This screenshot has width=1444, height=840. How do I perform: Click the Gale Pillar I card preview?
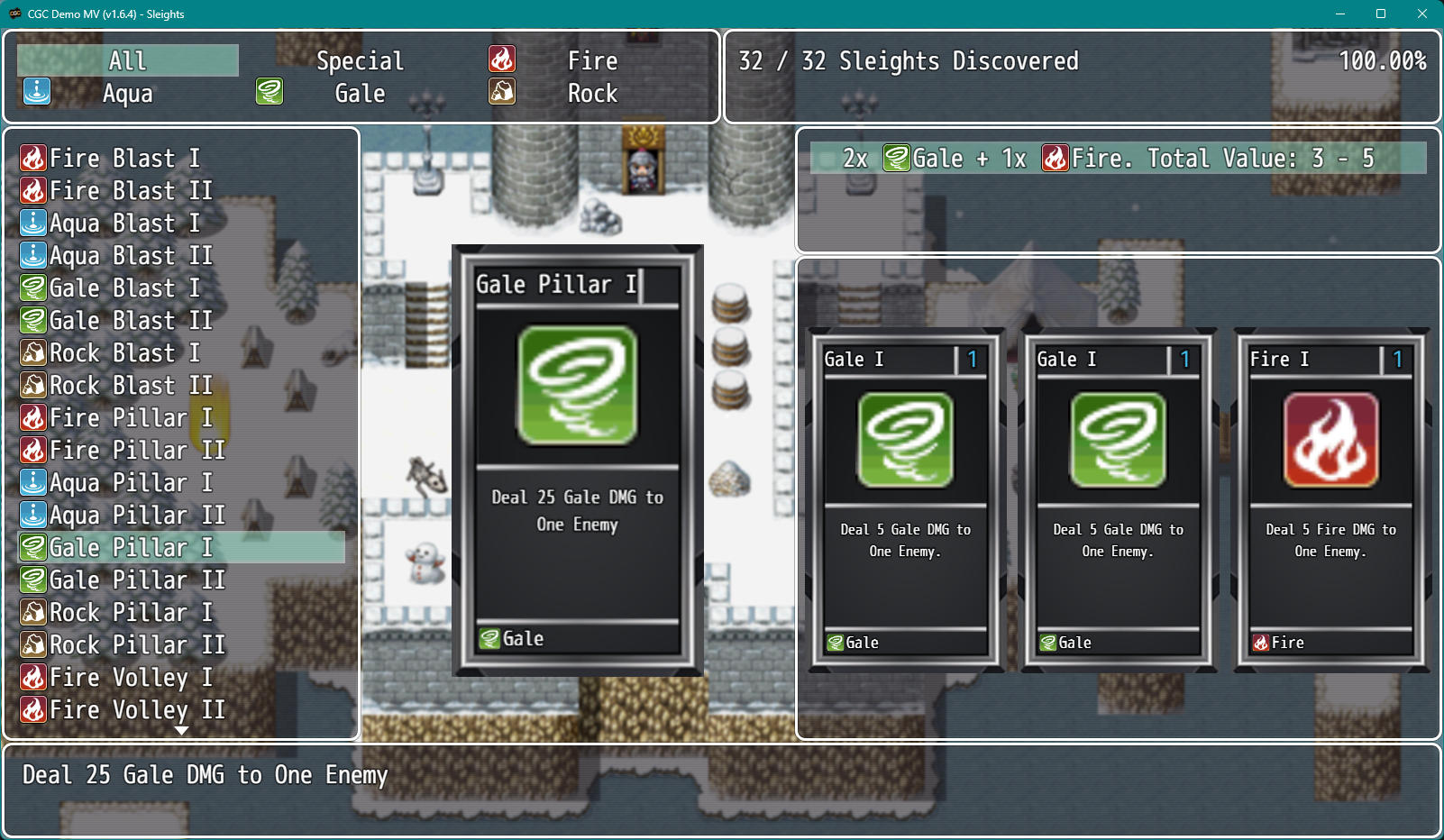577,460
